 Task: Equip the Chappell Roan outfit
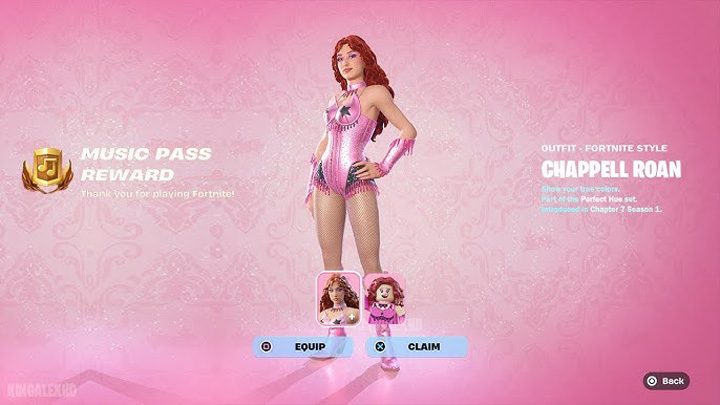pos(301,347)
